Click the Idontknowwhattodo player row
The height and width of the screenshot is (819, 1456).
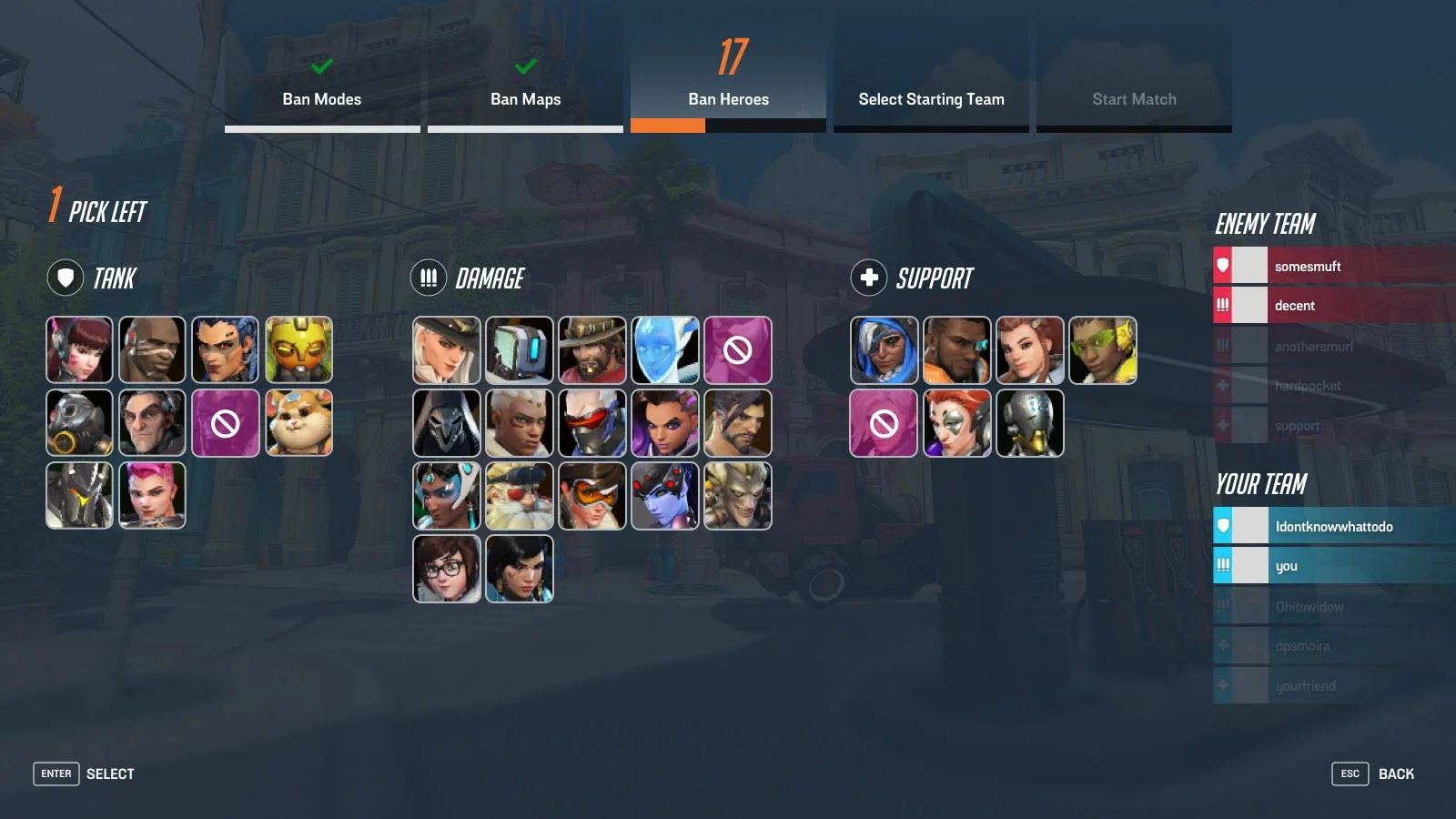click(1333, 527)
